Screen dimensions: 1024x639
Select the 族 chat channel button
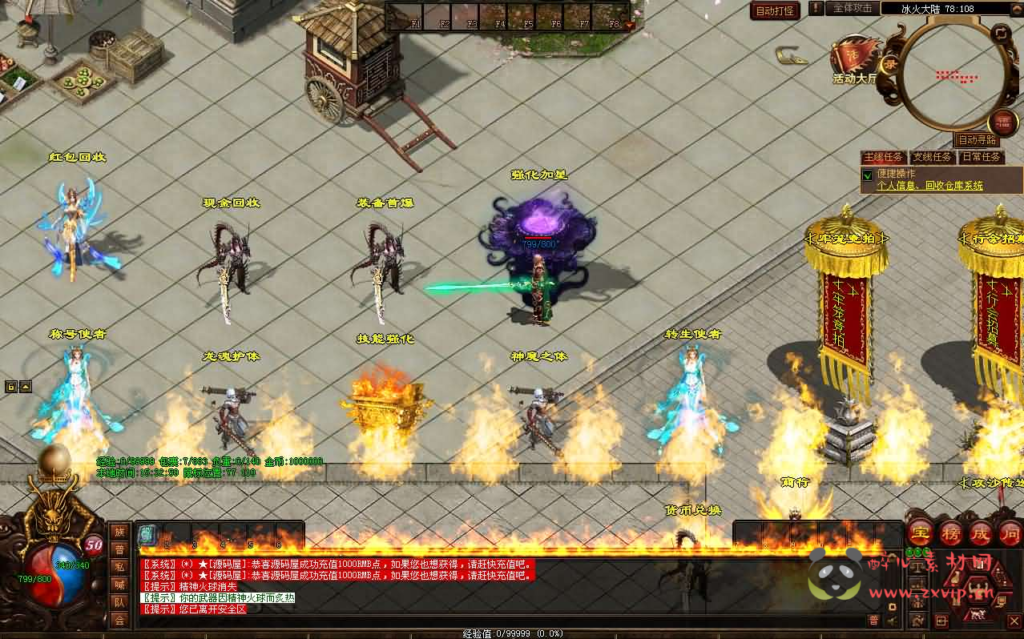(x=119, y=531)
